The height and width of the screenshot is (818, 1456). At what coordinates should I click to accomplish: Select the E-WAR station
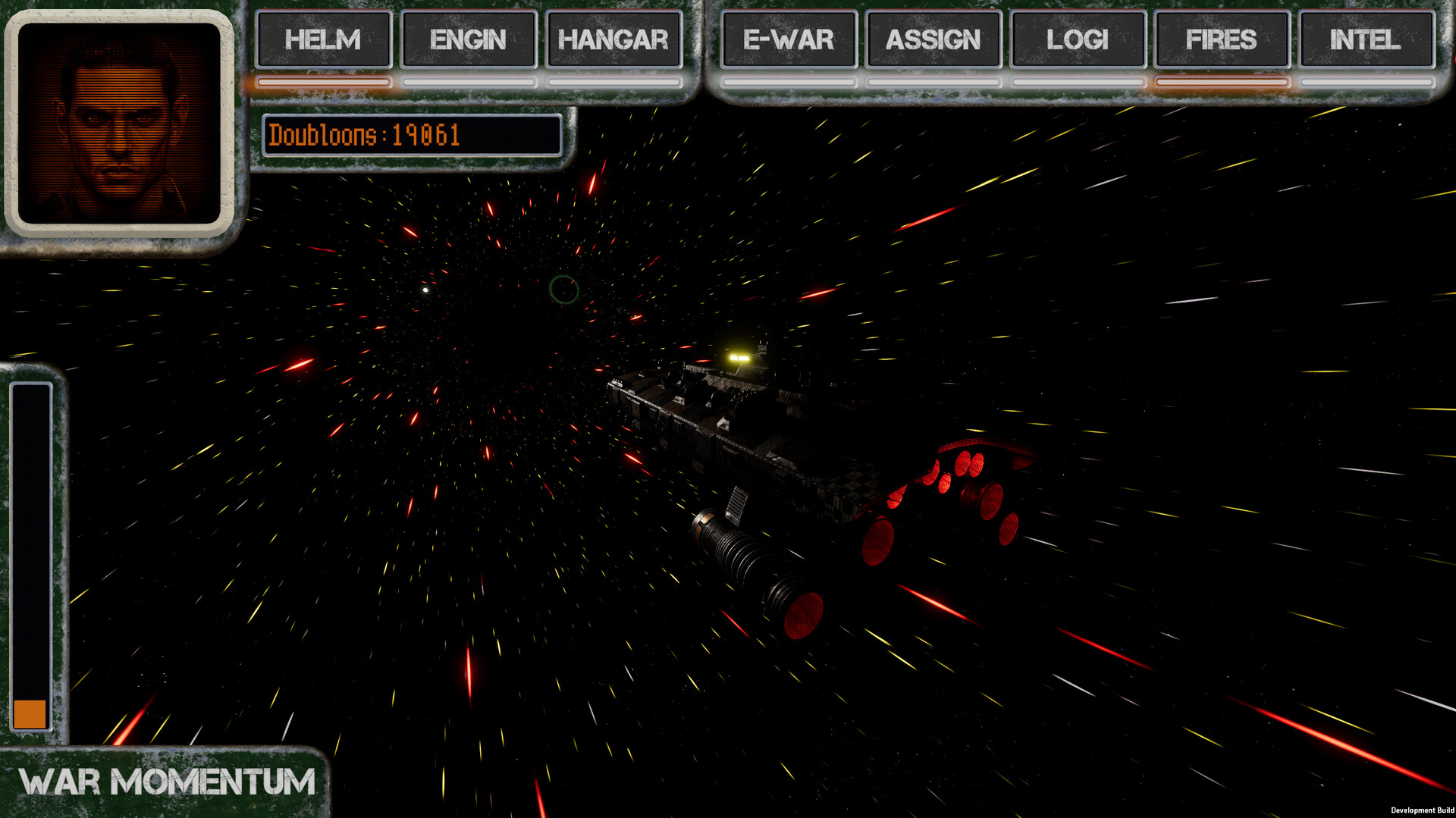point(789,40)
